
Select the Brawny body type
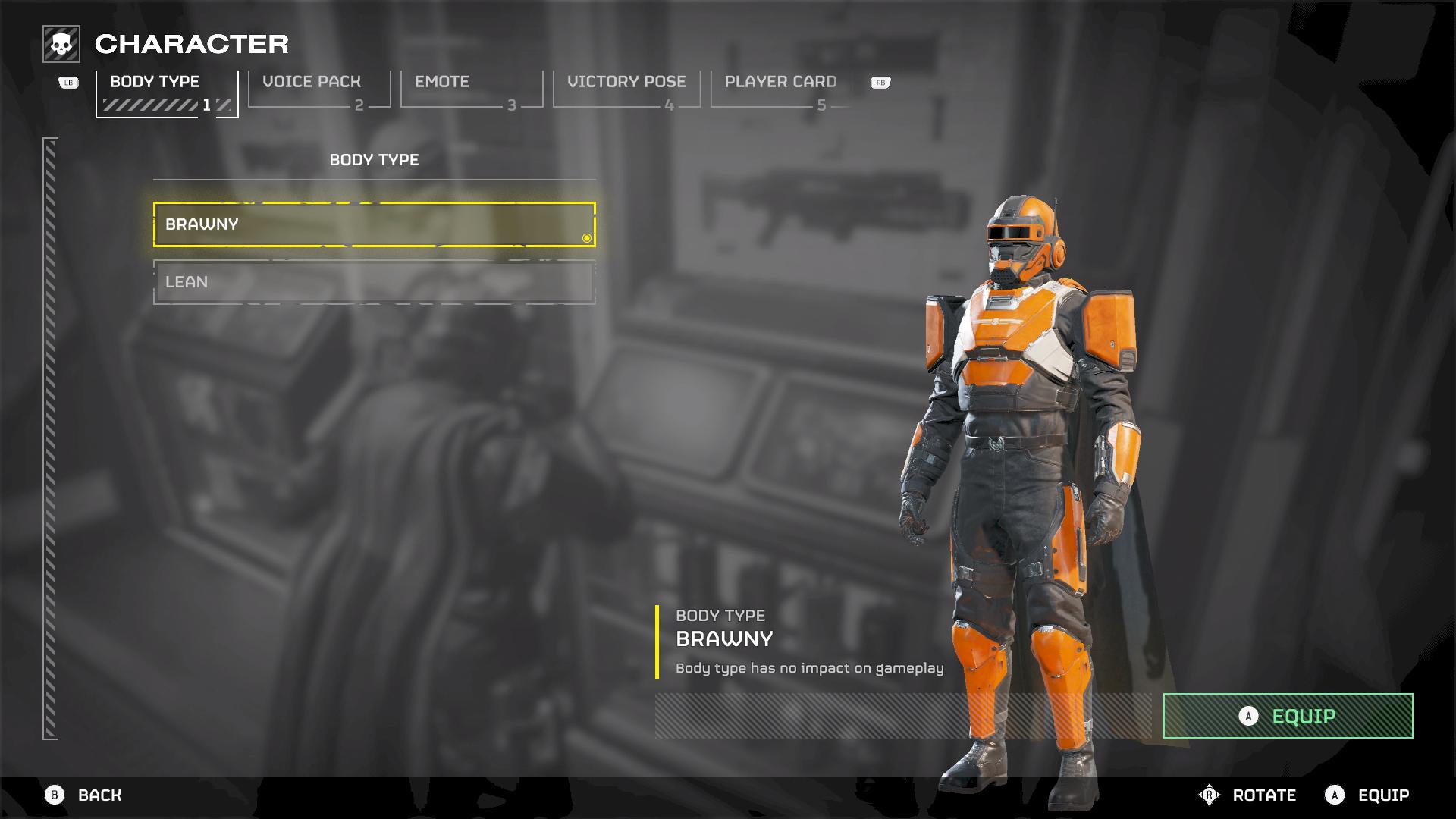(374, 224)
